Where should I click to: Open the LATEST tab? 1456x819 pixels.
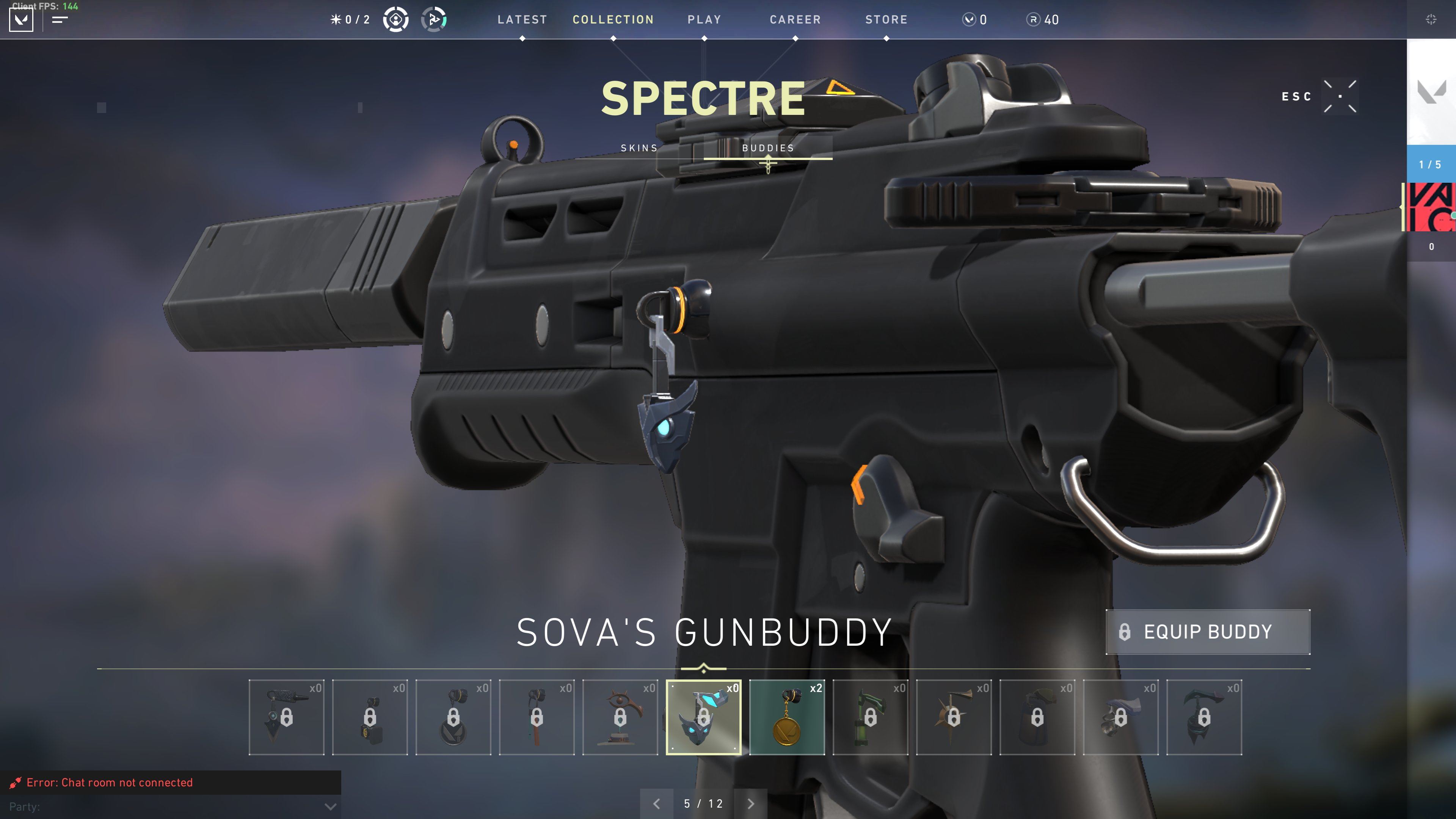pyautogui.click(x=522, y=20)
